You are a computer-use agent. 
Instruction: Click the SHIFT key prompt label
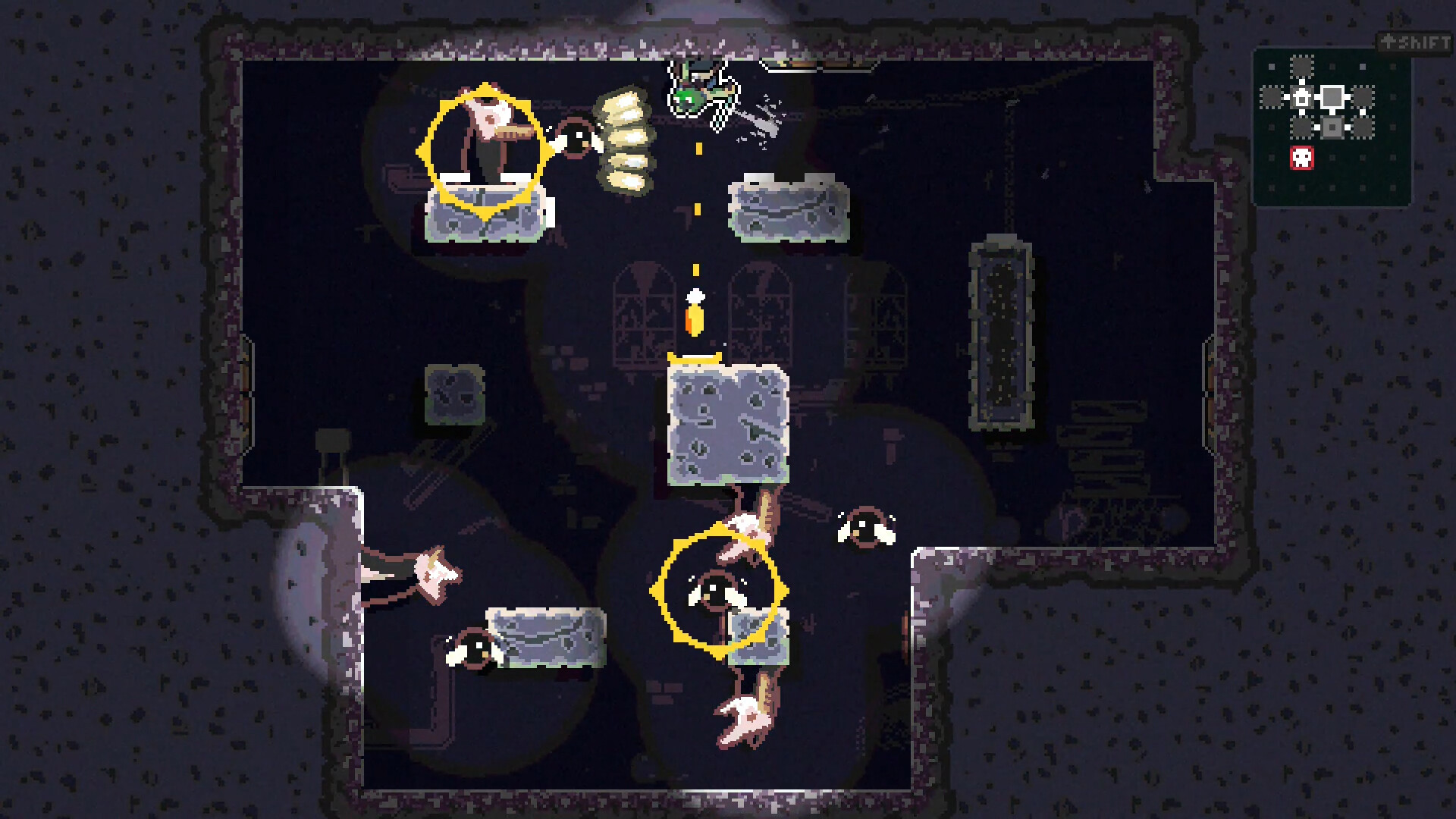1414,39
